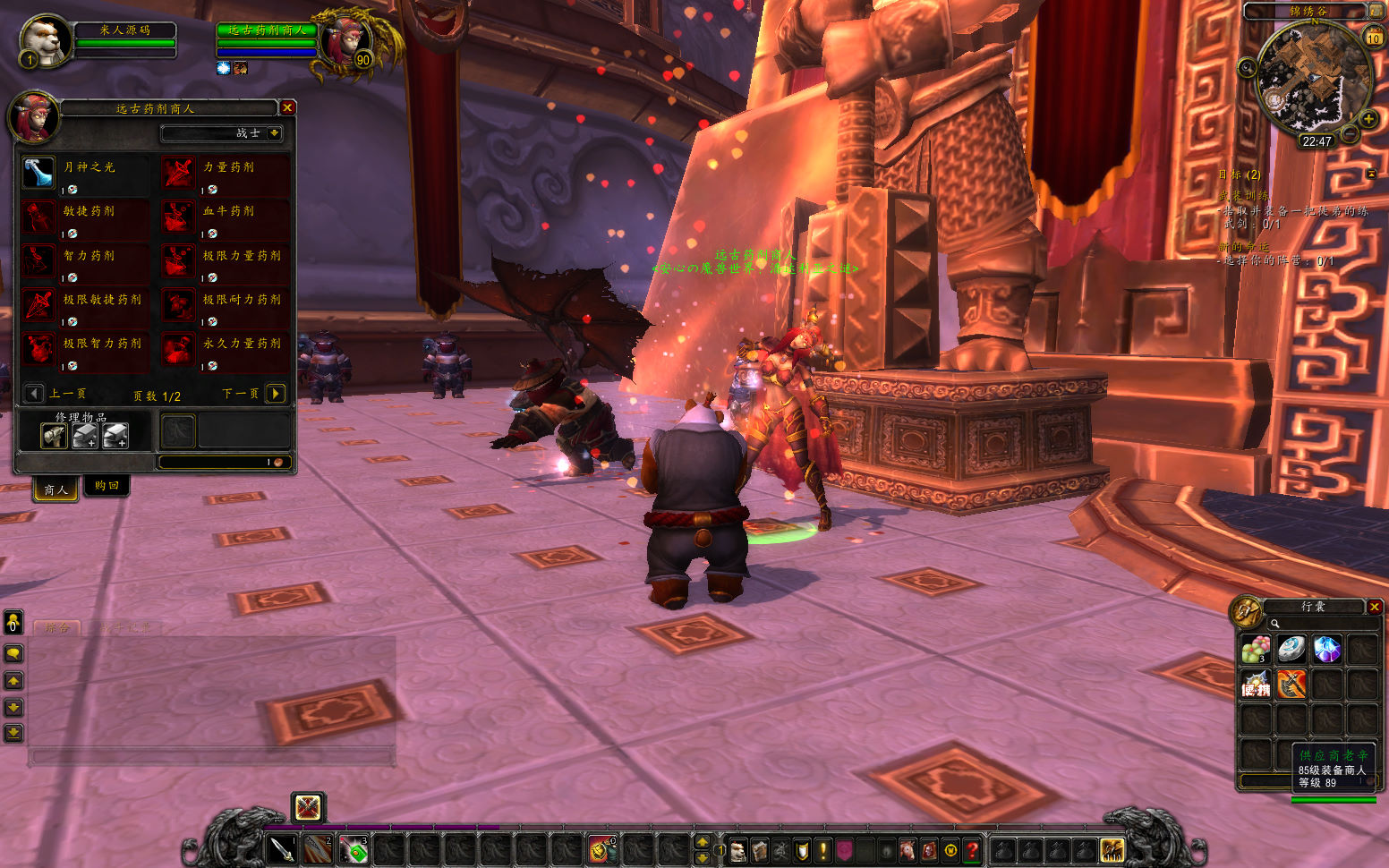
Task: Close the 行囊 bag window
Action: tap(1375, 607)
